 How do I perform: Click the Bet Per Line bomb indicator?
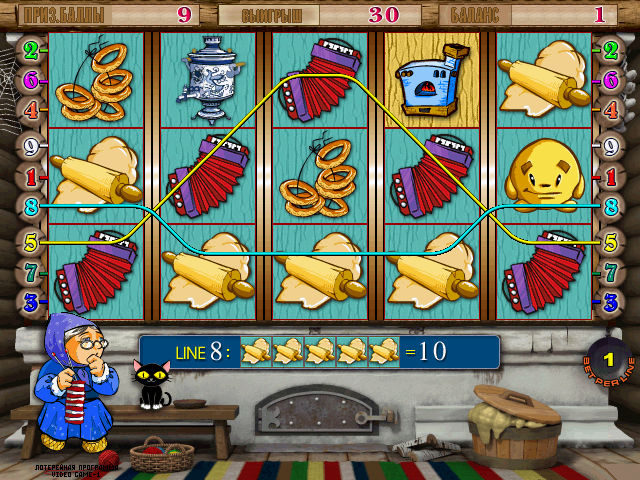click(x=604, y=360)
